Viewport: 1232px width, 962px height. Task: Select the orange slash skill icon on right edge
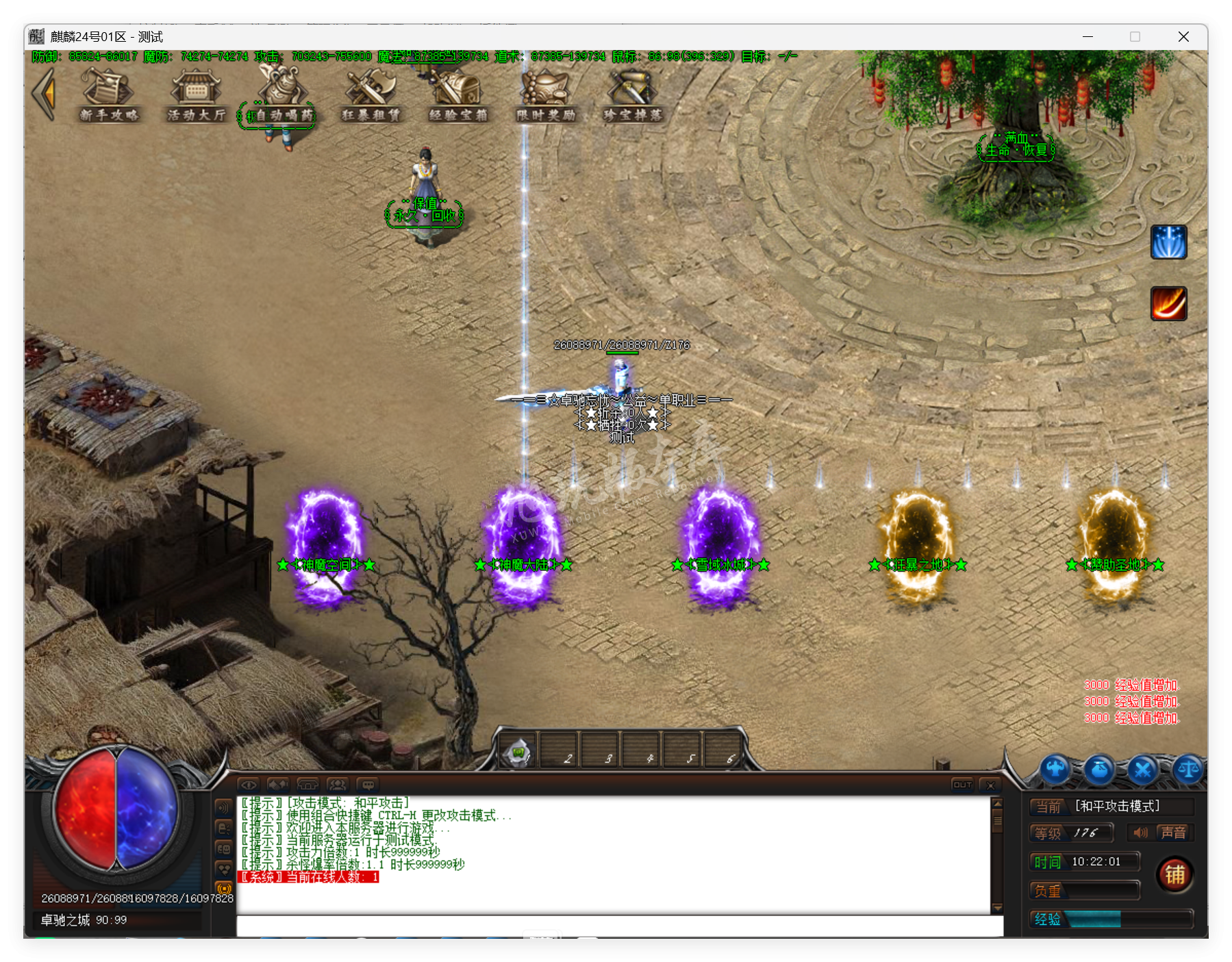point(1169,304)
